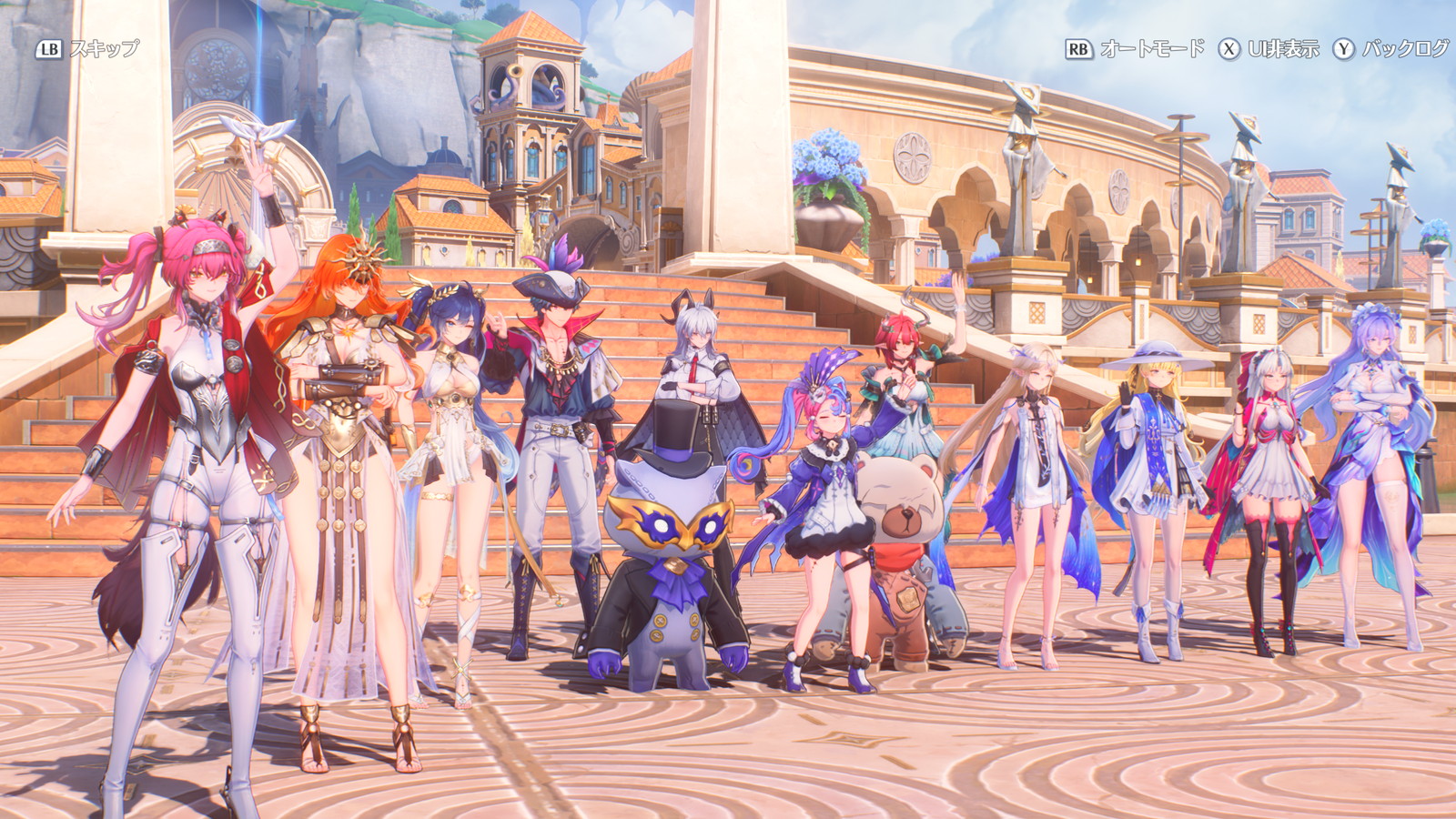Enable オートモード auto mode
This screenshot has width=1456, height=819.
pyautogui.click(x=1135, y=49)
